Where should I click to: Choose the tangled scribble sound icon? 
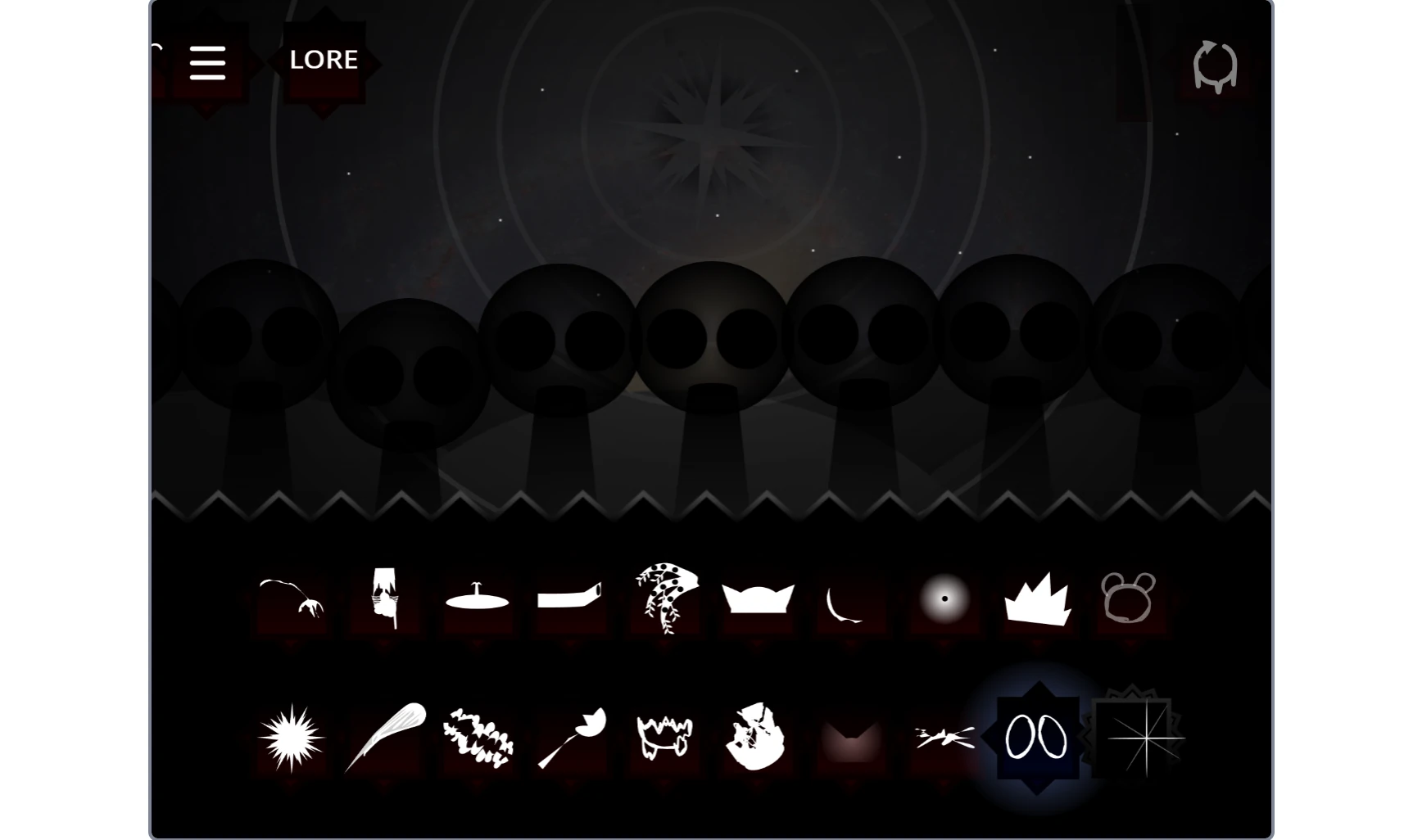click(478, 735)
